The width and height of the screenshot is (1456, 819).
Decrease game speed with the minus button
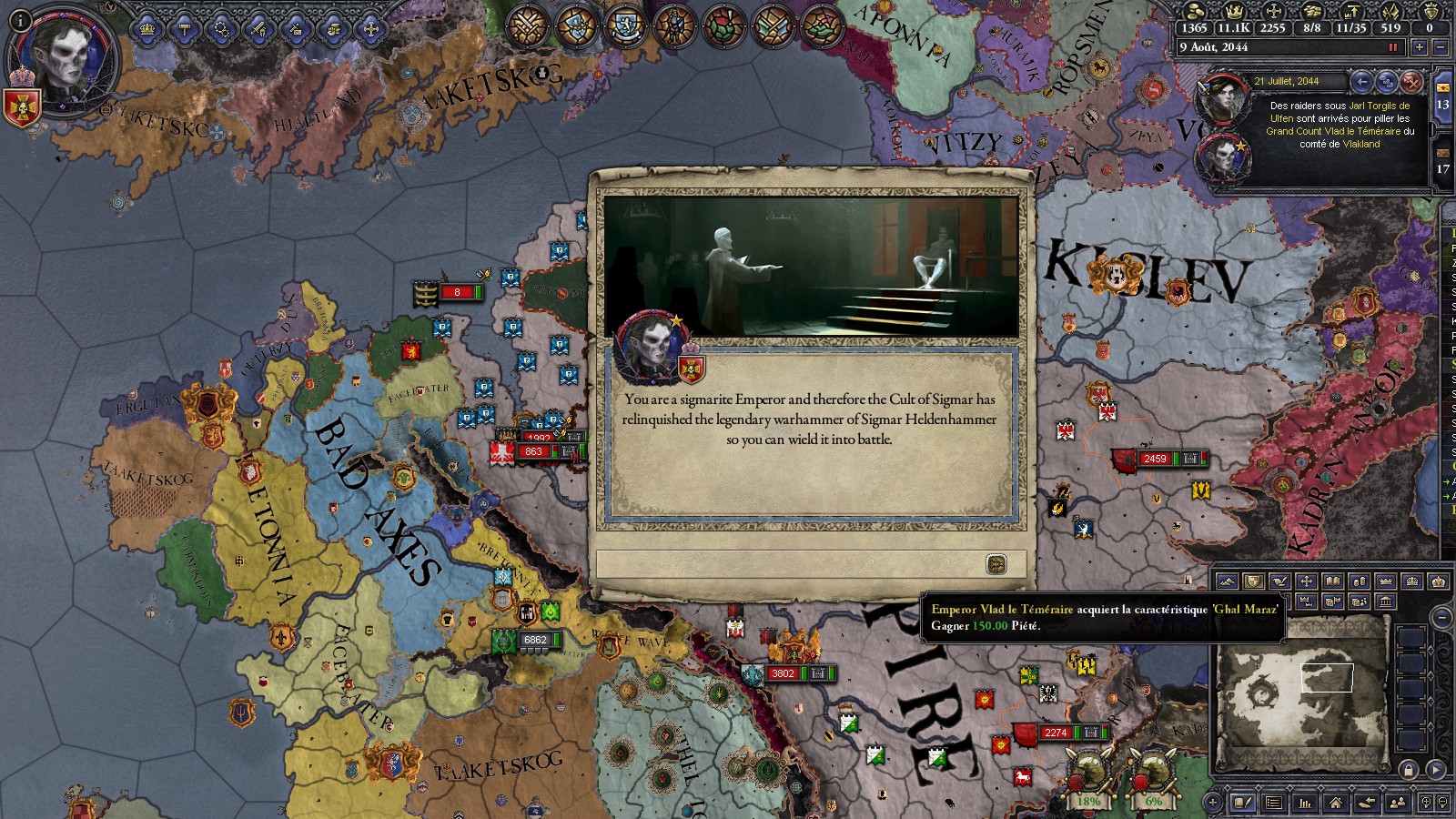pyautogui.click(x=1440, y=47)
